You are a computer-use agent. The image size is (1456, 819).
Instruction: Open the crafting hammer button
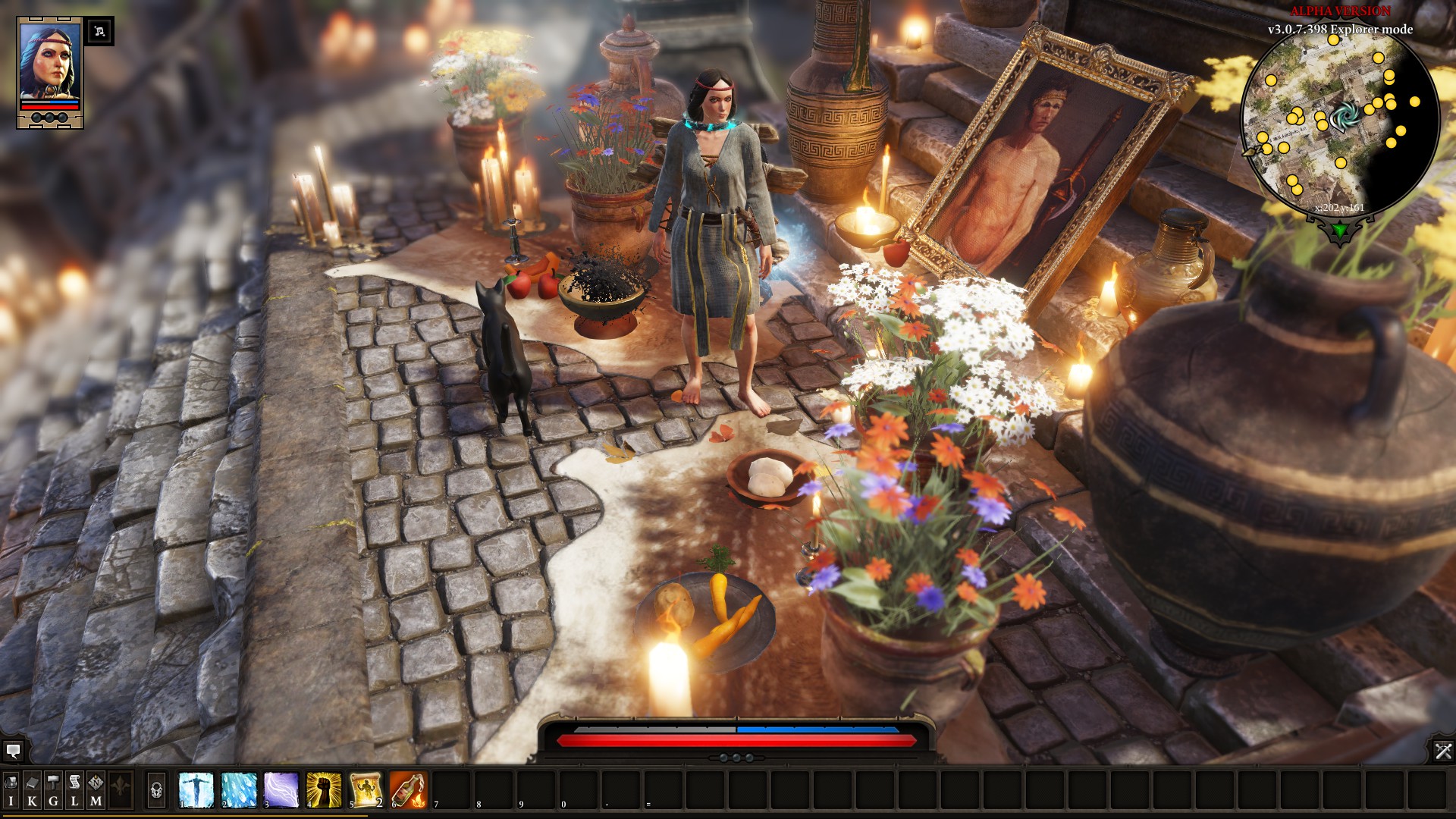[53, 789]
